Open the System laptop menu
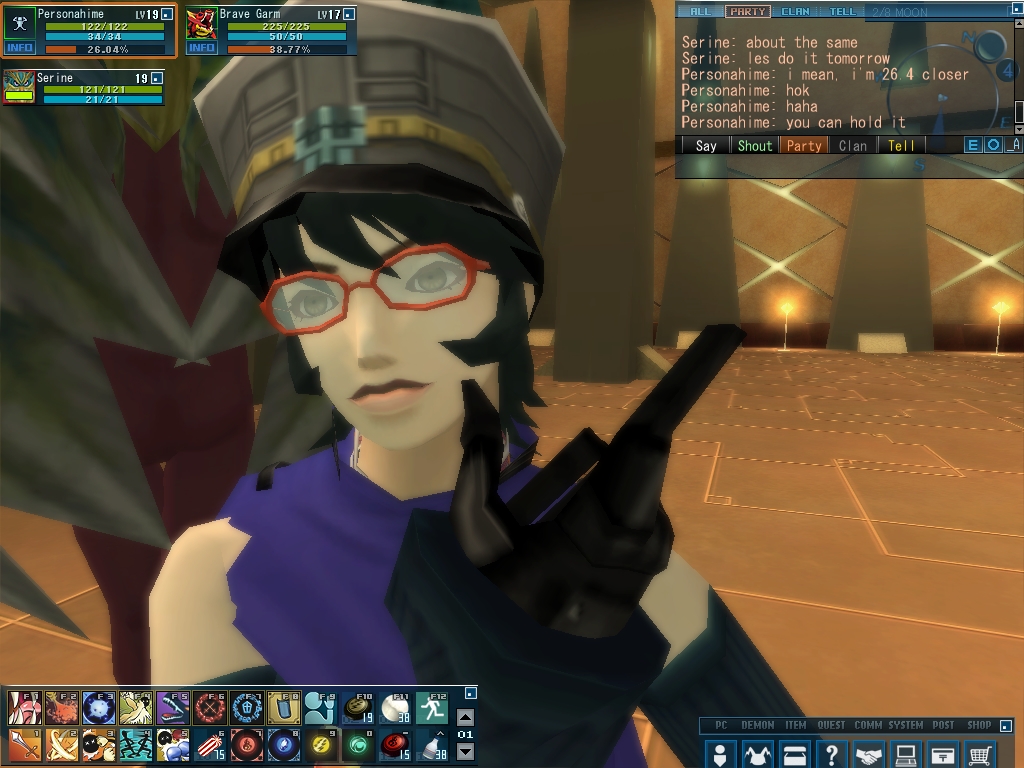The width and height of the screenshot is (1024, 768). pos(906,753)
